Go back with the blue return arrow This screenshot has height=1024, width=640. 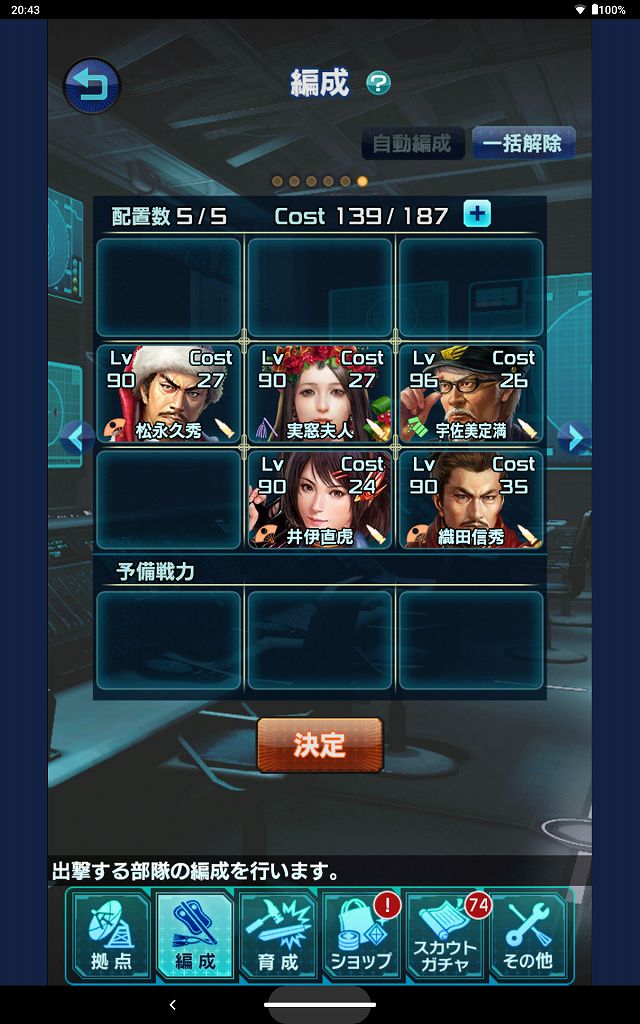pyautogui.click(x=92, y=86)
